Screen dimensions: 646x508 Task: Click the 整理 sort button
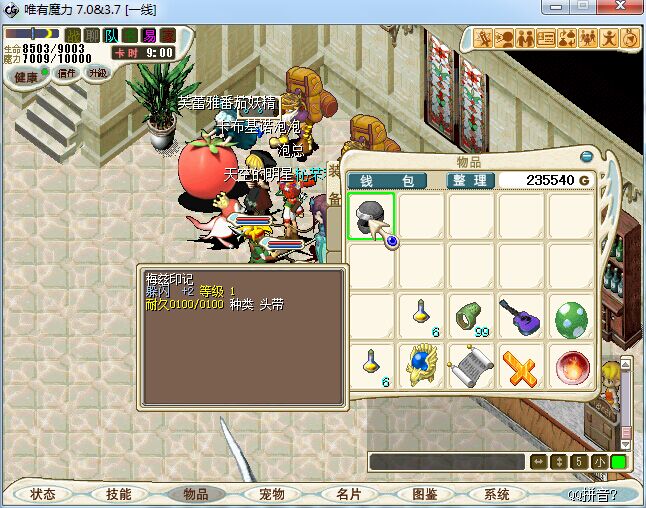point(470,180)
